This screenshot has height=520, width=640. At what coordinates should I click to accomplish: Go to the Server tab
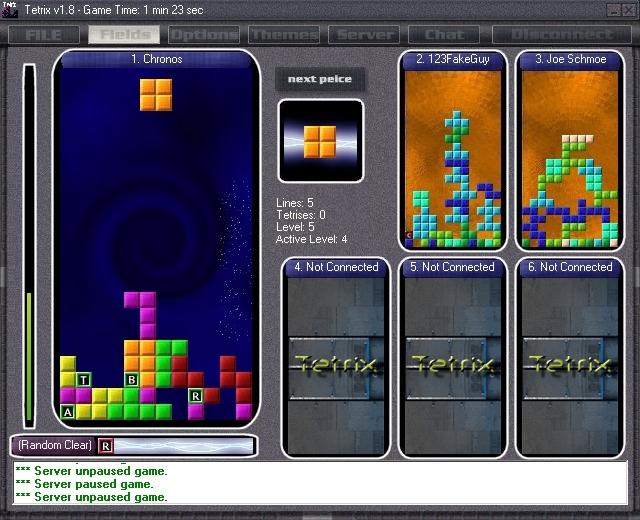[365, 35]
